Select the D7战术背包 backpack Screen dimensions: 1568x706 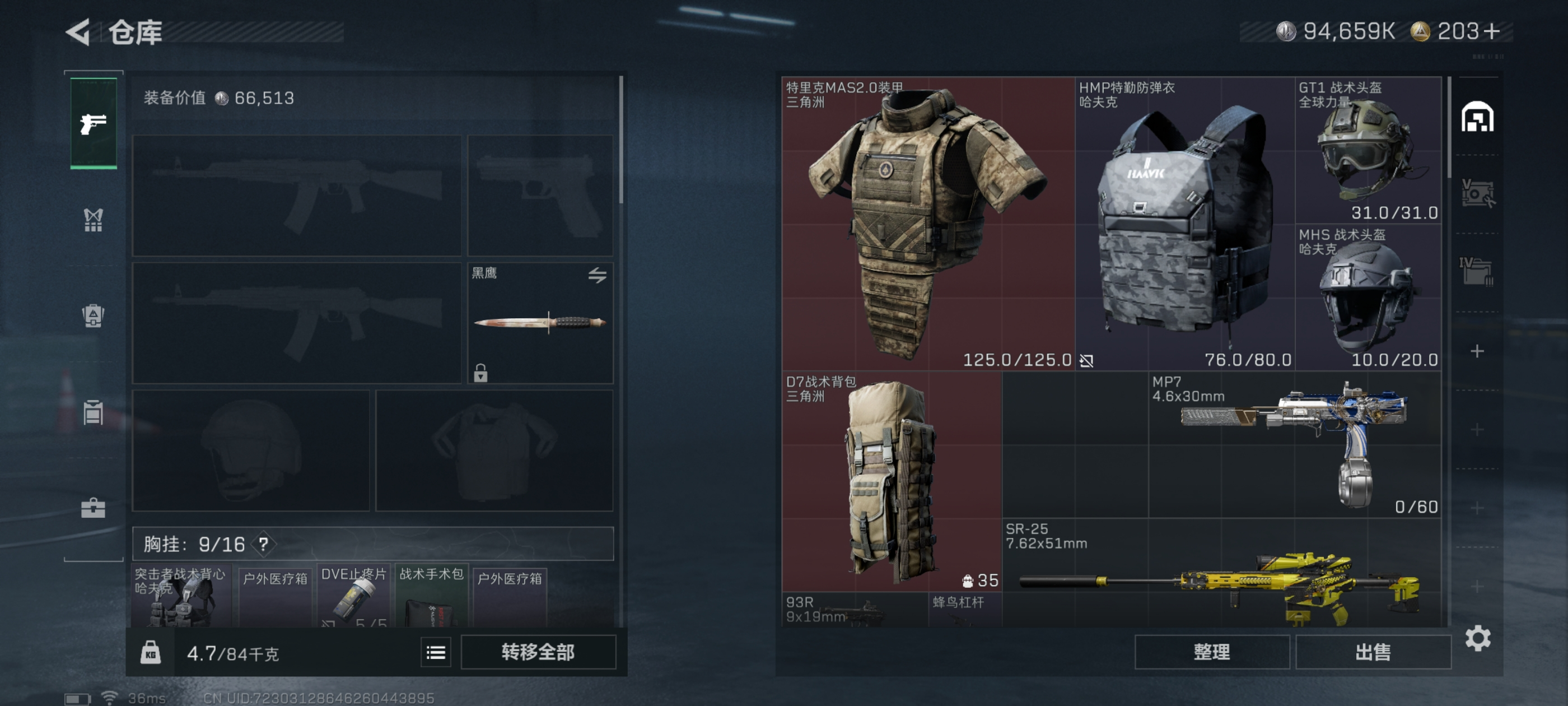click(x=891, y=481)
